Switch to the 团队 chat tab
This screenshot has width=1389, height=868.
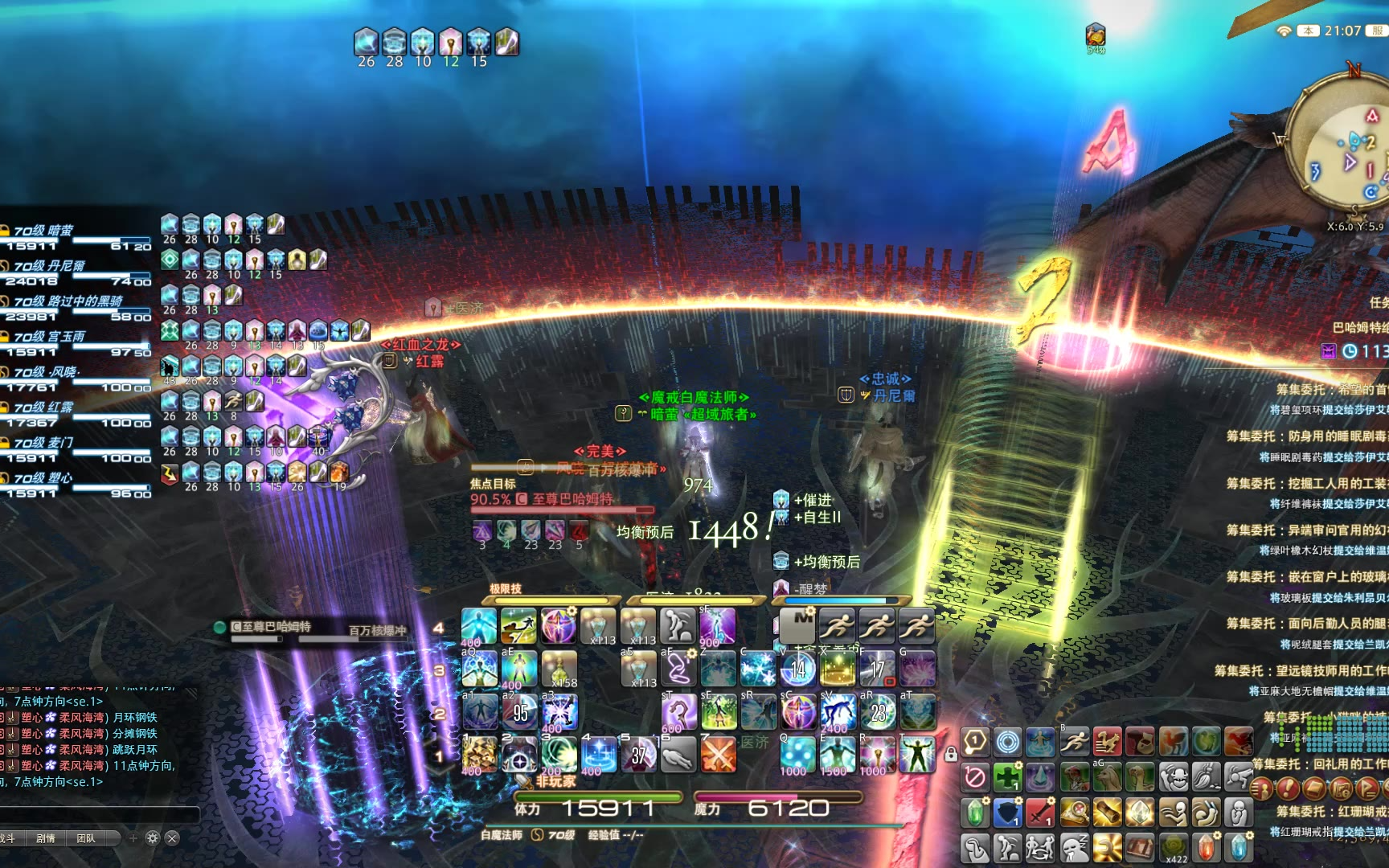(86, 838)
